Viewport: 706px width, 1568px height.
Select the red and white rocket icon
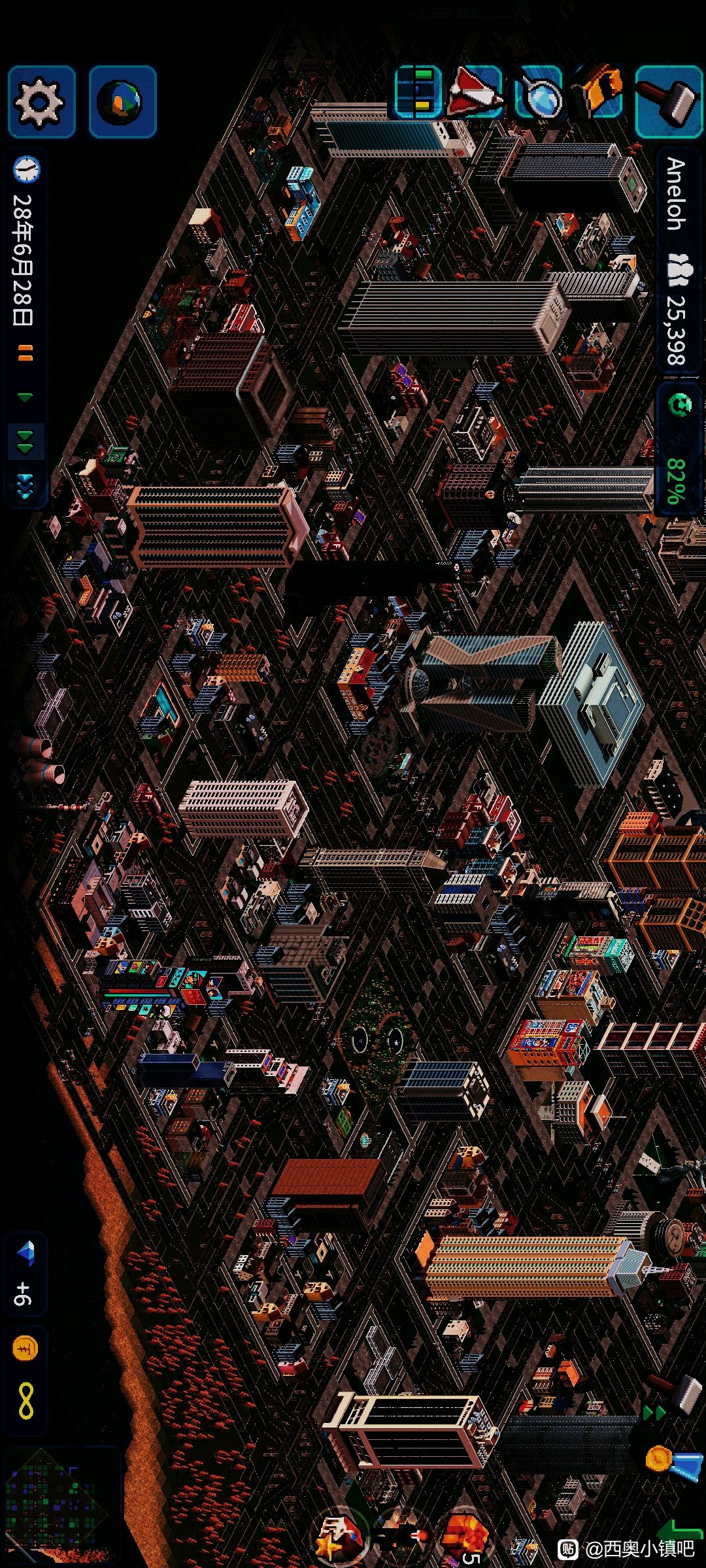(x=477, y=93)
